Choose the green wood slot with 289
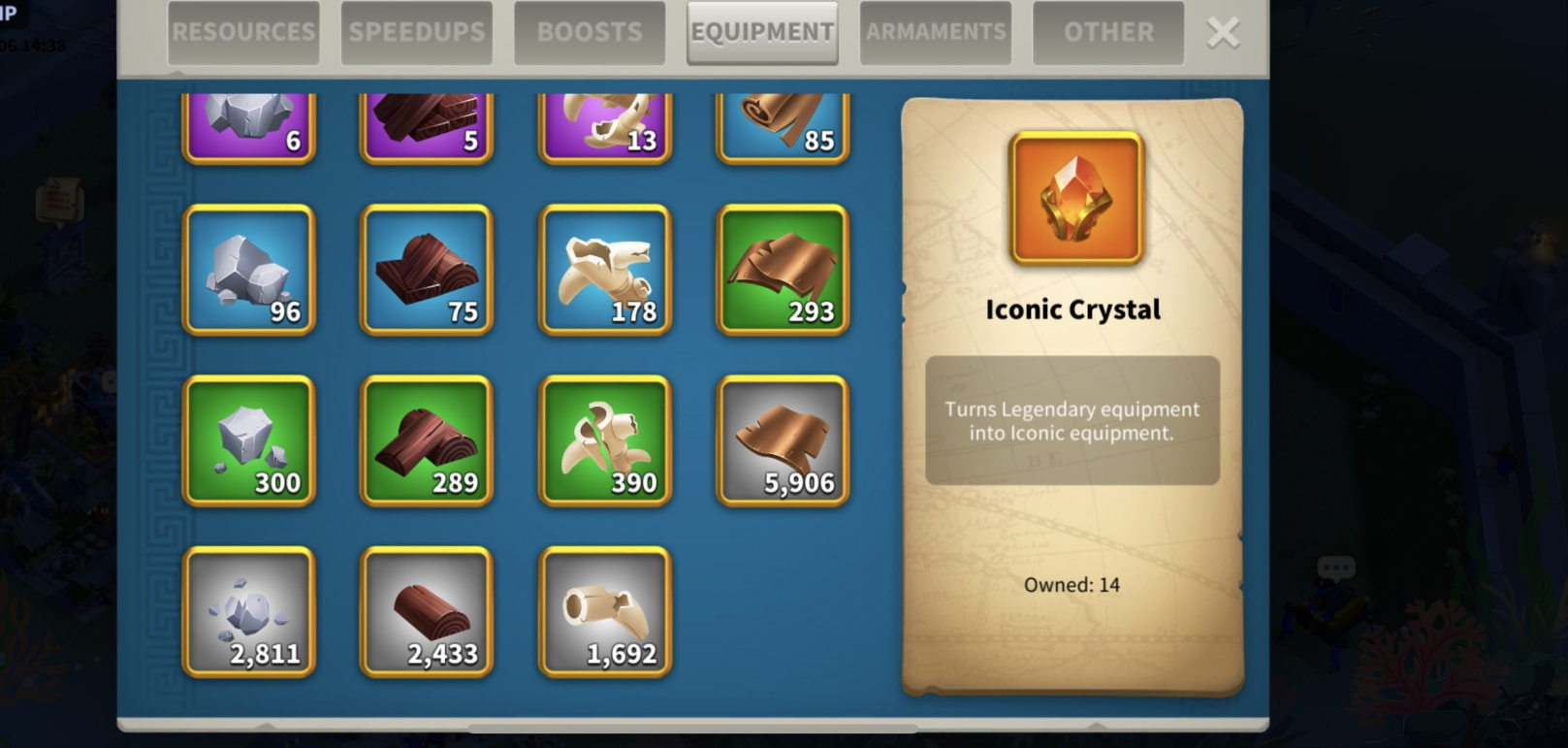The width and height of the screenshot is (1568, 748). pos(427,441)
